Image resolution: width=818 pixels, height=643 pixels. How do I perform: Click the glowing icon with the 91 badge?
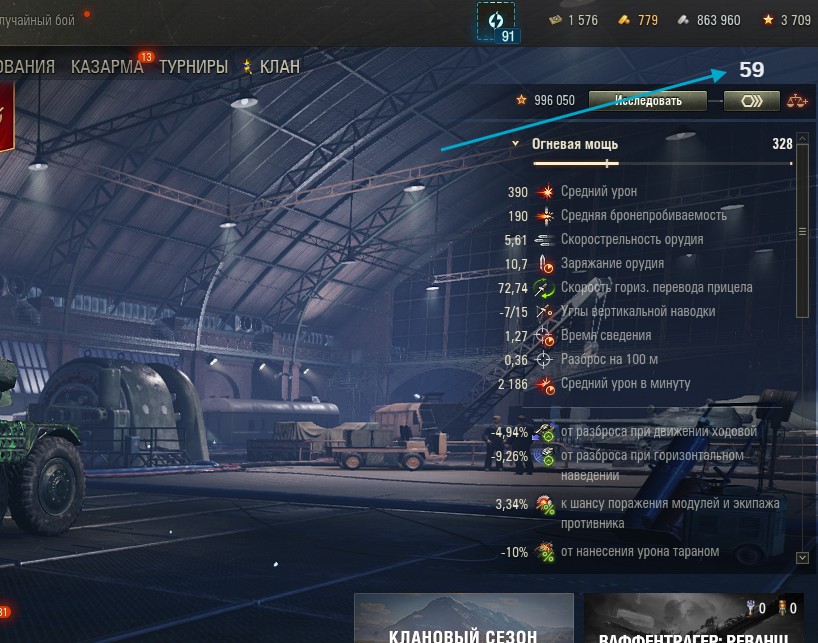(x=497, y=21)
